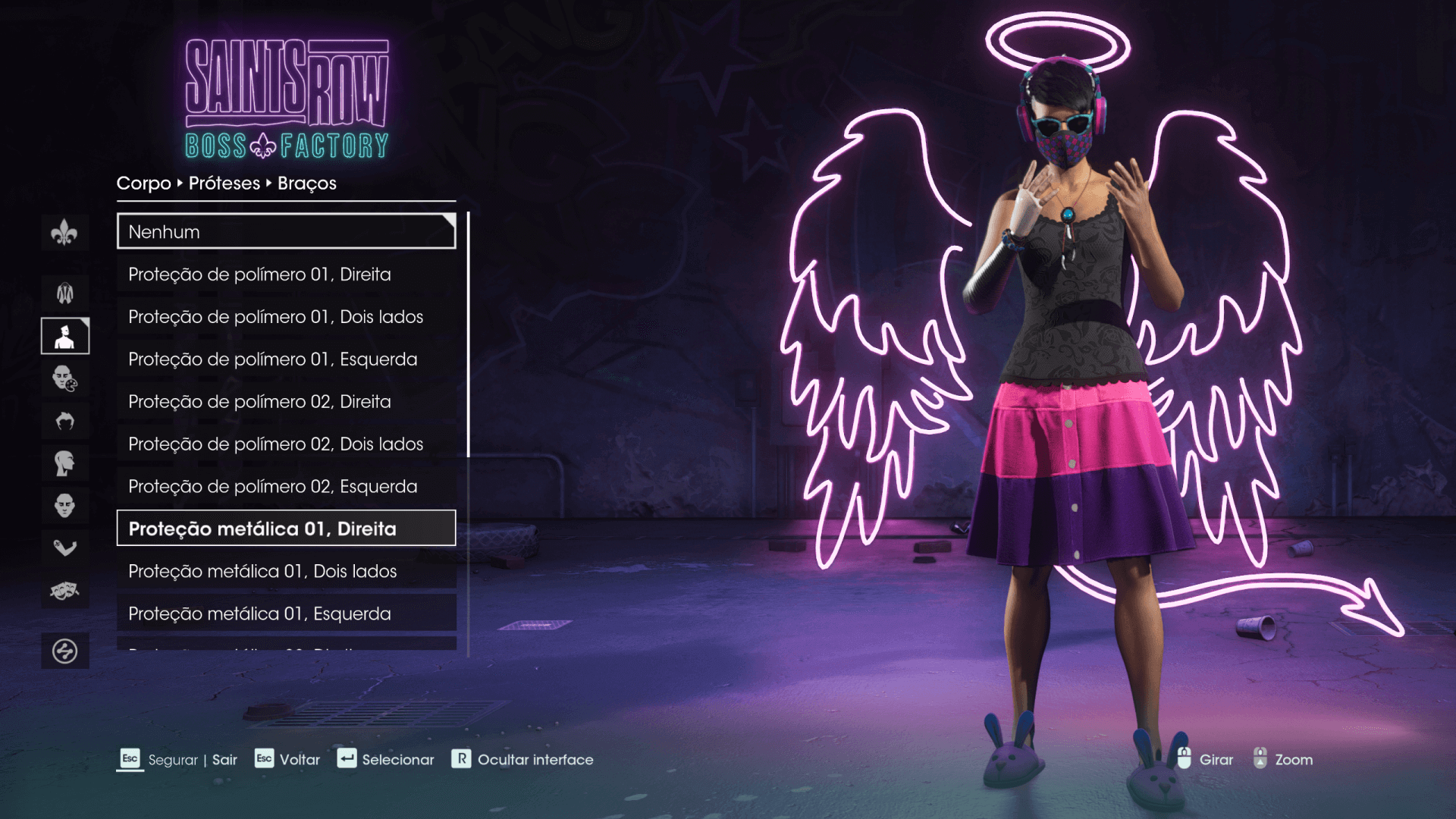Choose Proteção de polímero 02, Direita
The width and height of the screenshot is (1456, 819).
286,402
